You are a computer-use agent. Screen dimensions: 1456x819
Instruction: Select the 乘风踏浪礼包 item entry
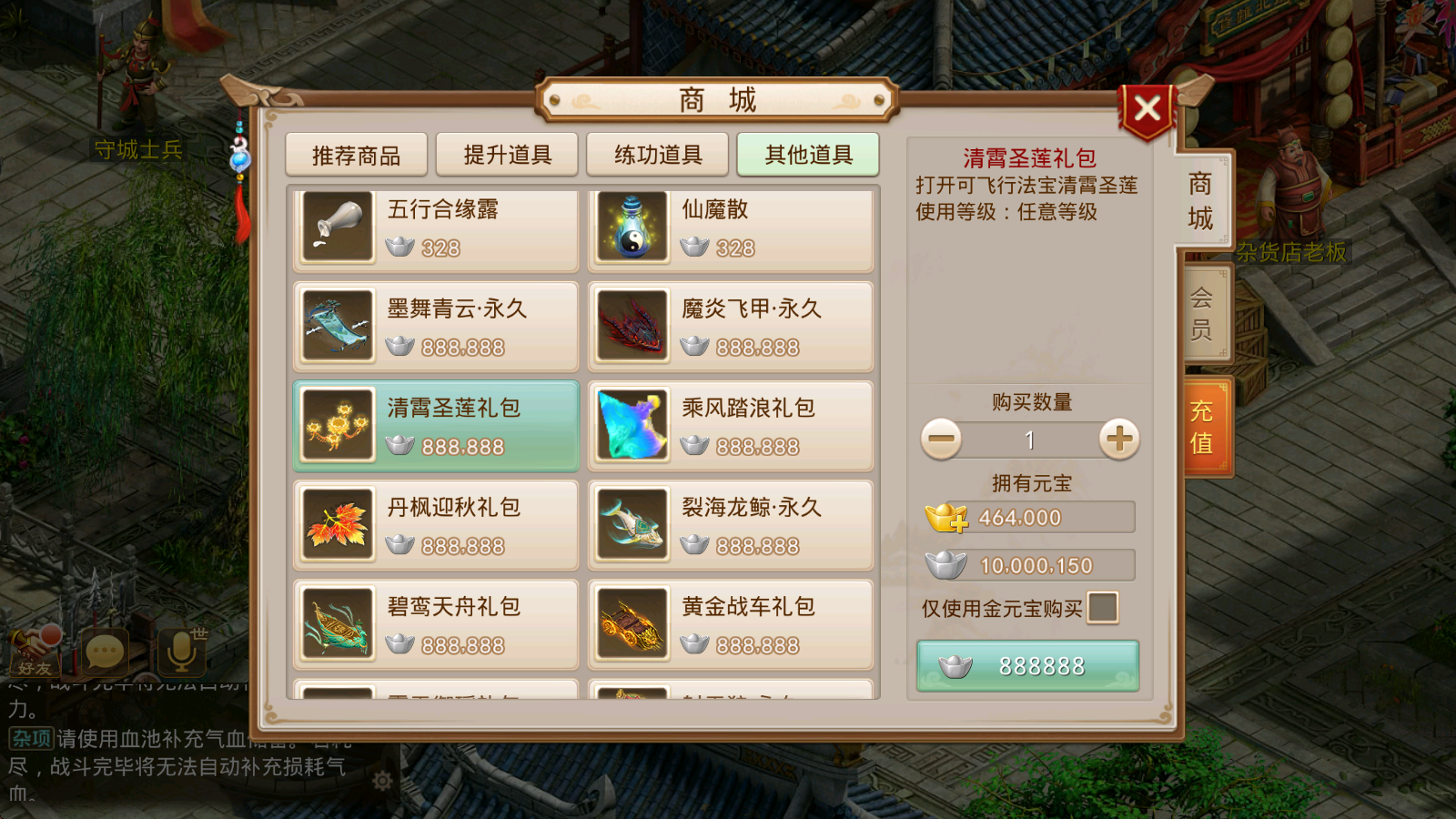pyautogui.click(x=731, y=425)
